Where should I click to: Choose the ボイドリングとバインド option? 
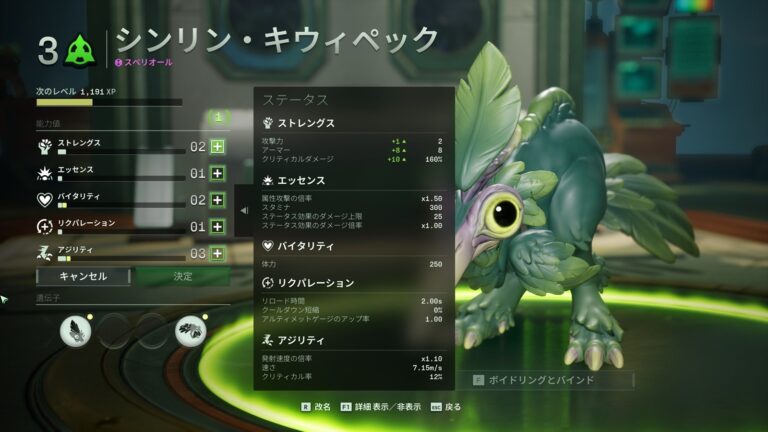[x=550, y=380]
